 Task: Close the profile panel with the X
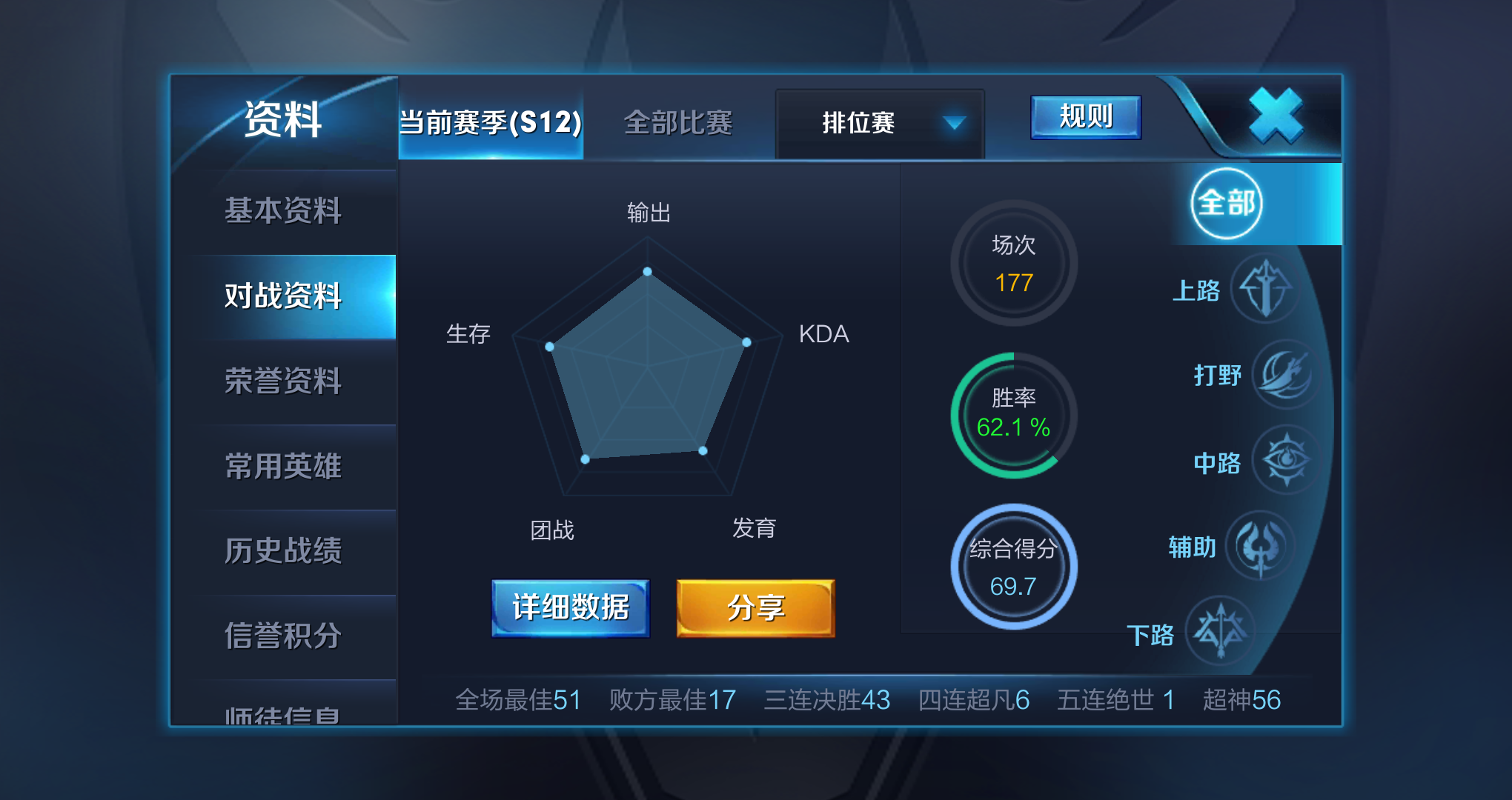(1275, 116)
